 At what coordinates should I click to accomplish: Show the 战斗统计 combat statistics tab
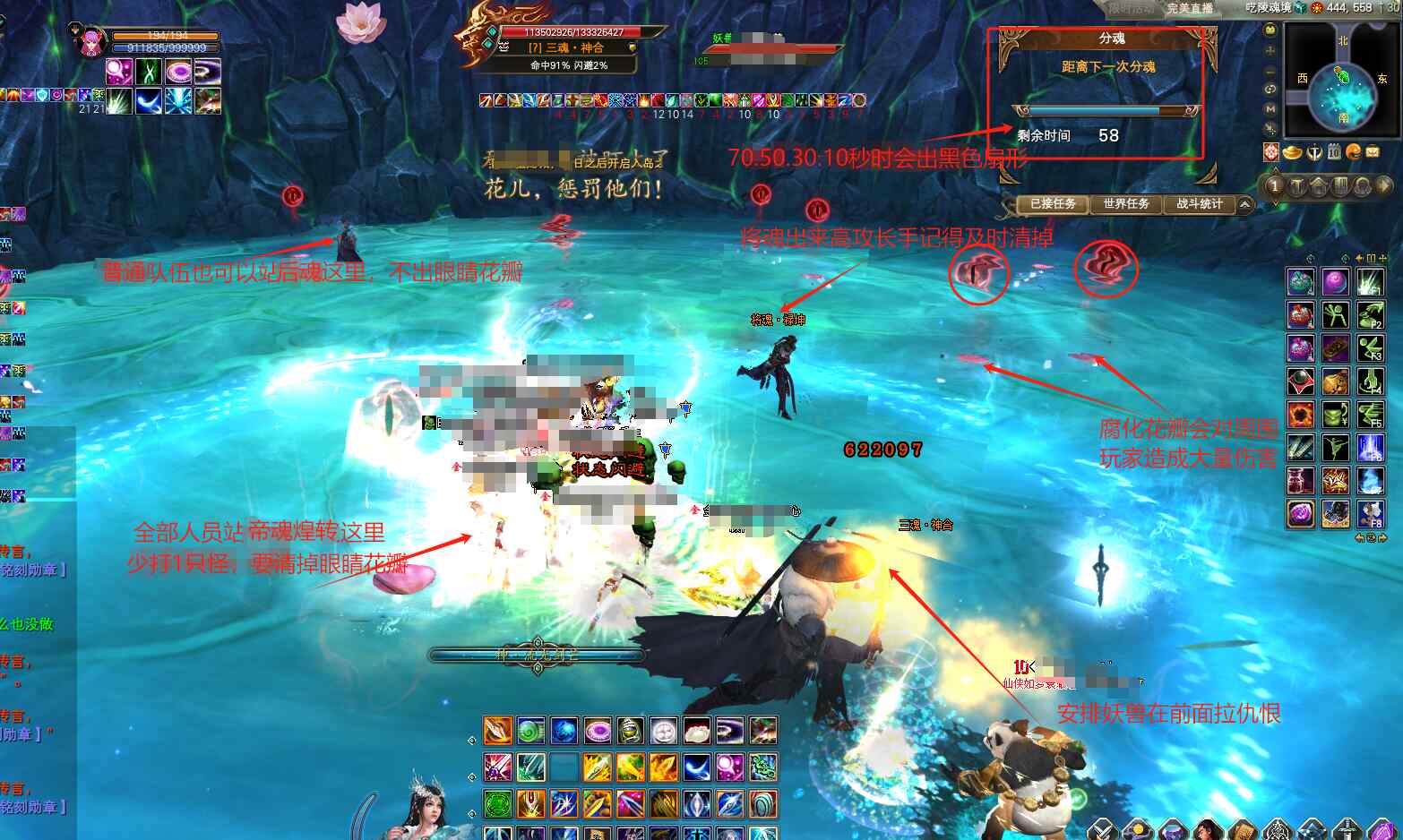[x=1199, y=204]
